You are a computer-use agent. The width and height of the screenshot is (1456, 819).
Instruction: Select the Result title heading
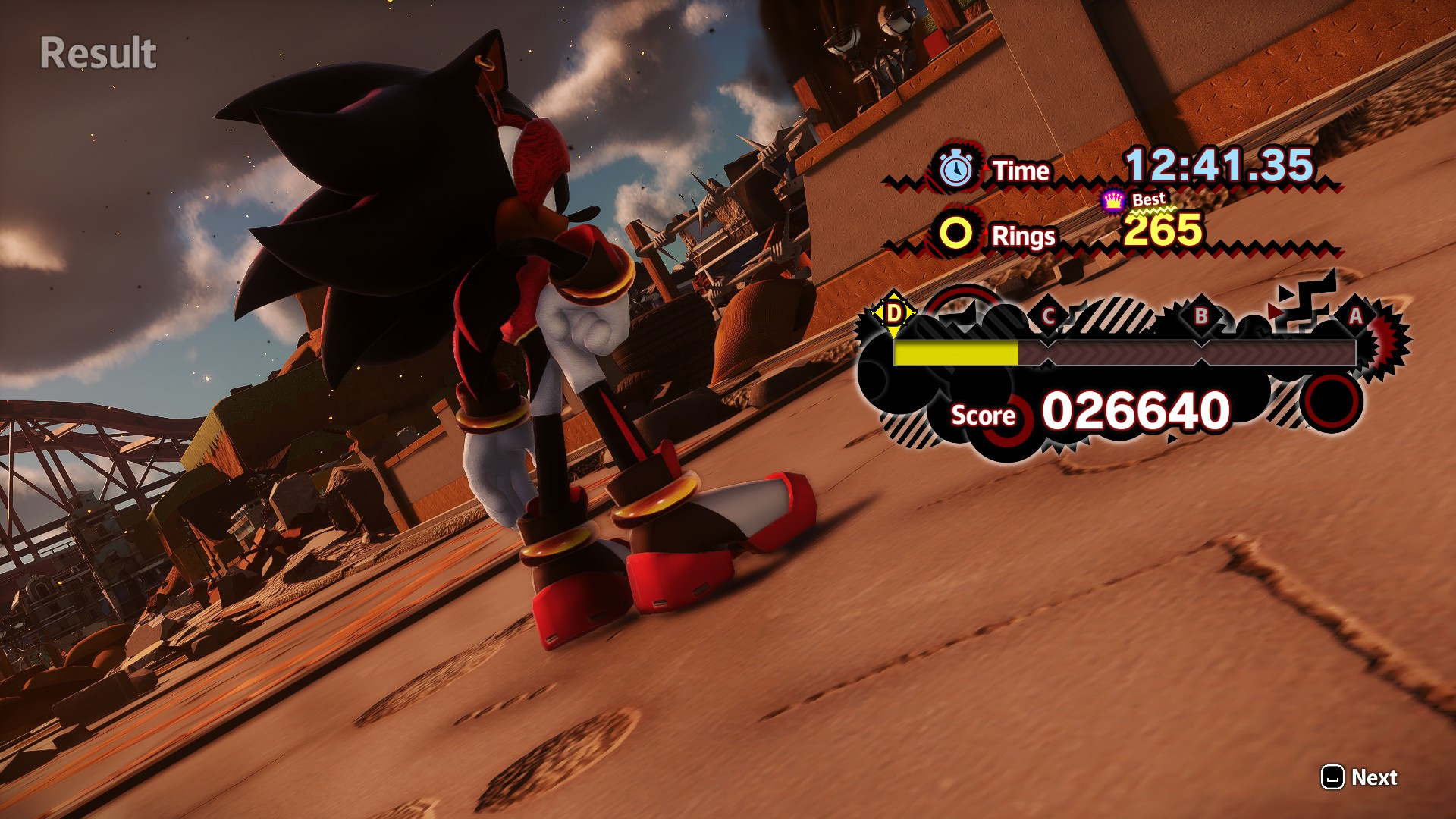97,53
